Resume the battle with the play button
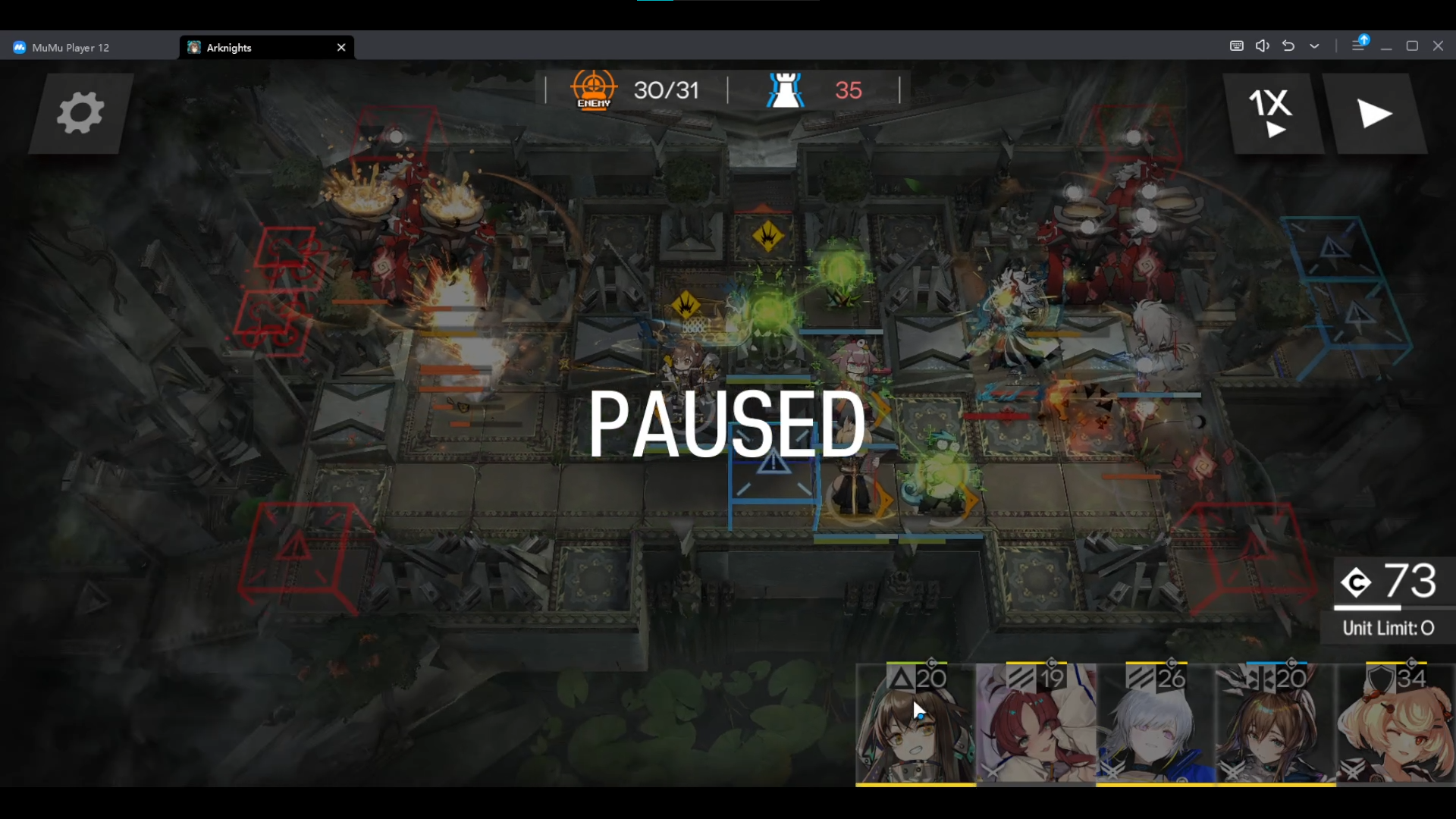The height and width of the screenshot is (819, 1456). (1374, 114)
